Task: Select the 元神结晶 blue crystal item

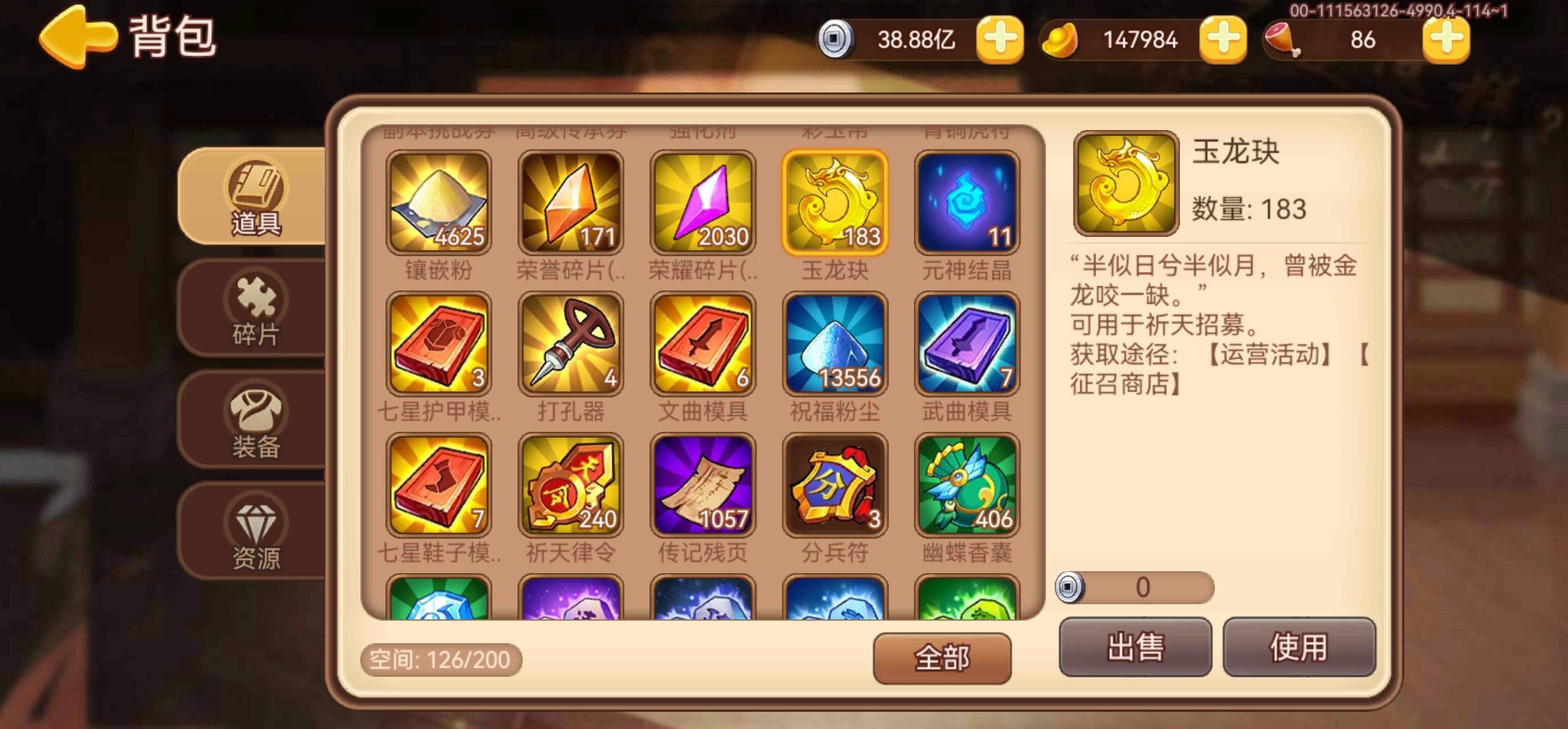Action: click(x=966, y=201)
